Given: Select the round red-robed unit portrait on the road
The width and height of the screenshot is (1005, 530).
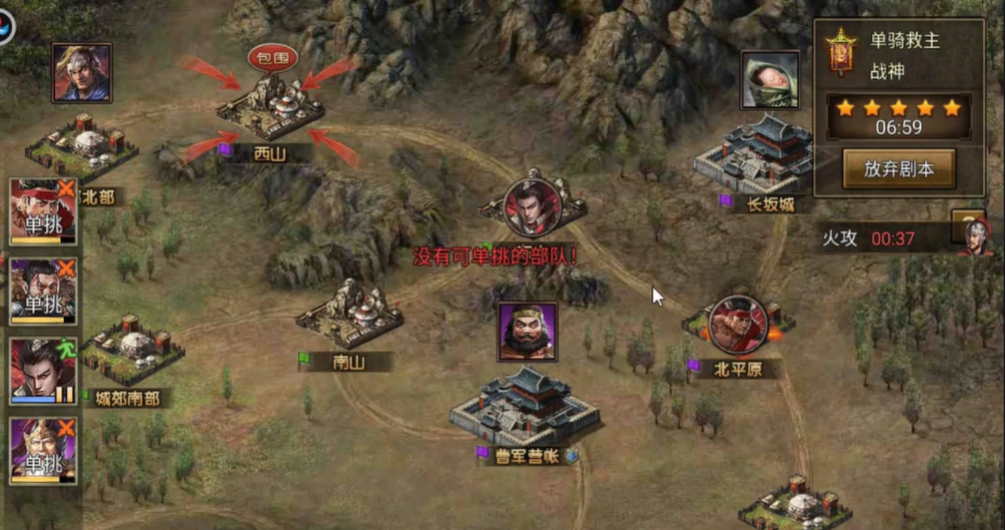Looking at the screenshot, I should pyautogui.click(x=532, y=207).
